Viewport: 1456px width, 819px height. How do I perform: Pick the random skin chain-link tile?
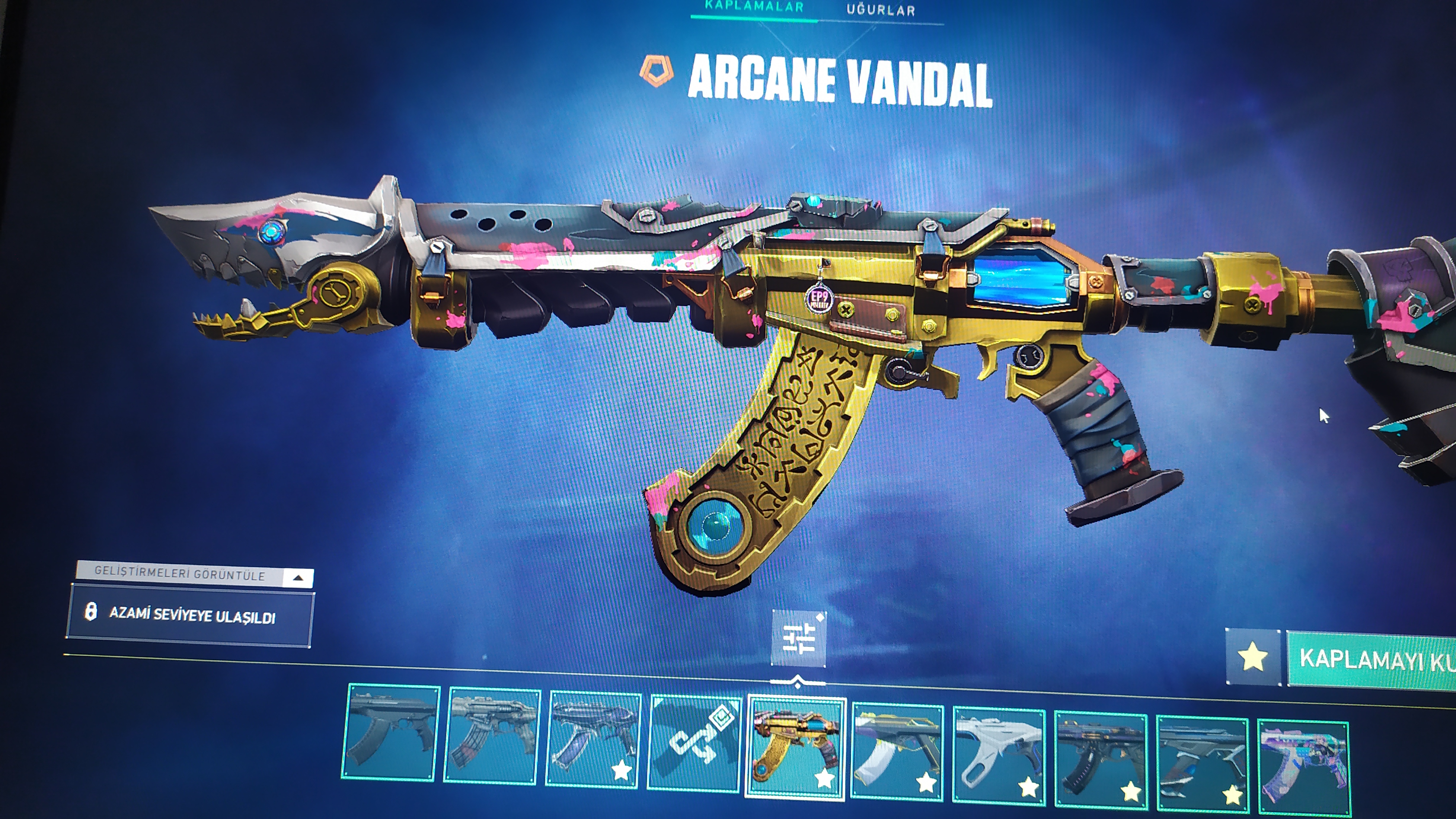pos(695,742)
